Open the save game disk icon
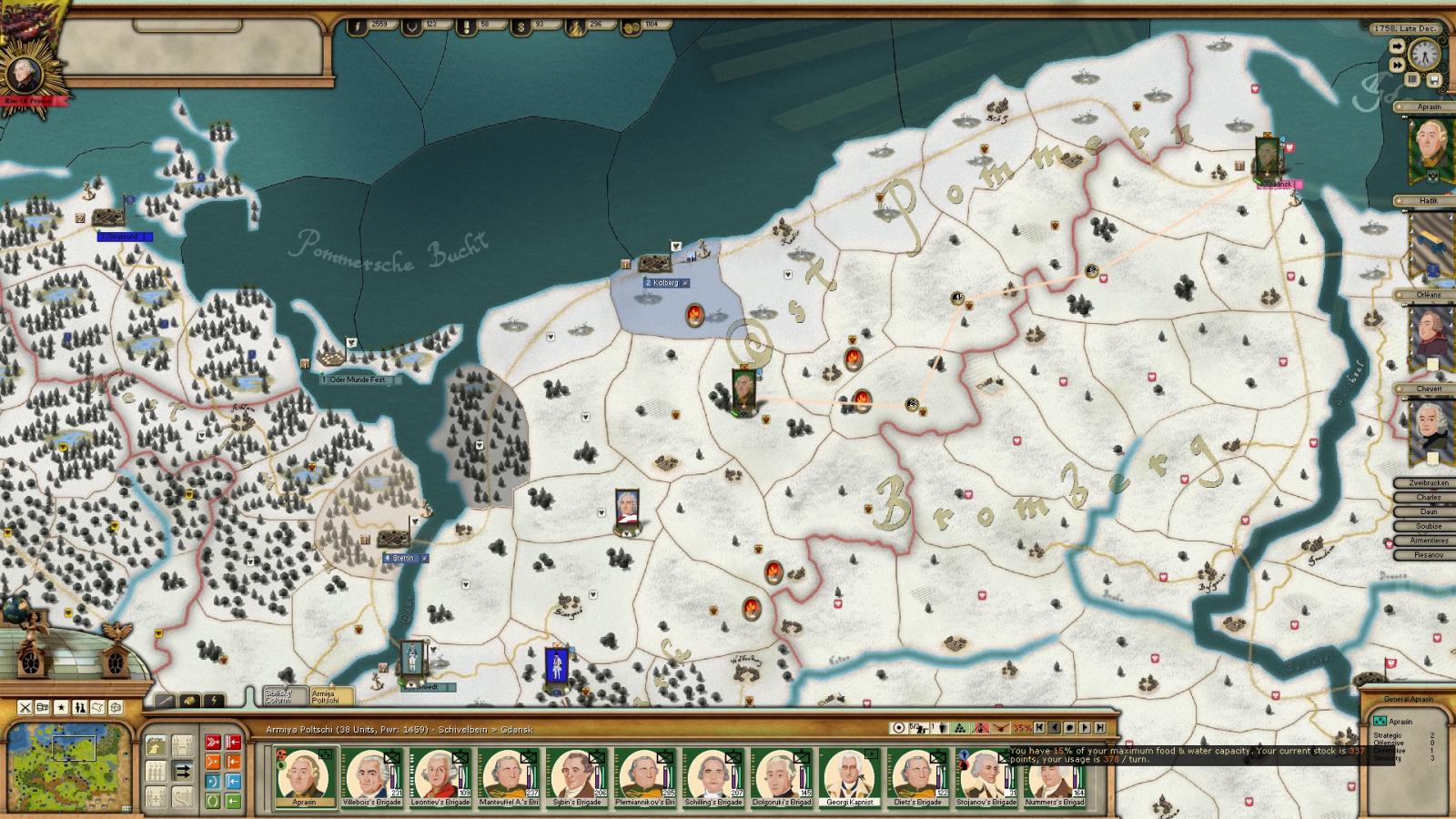Screen dimensions: 1456x819 [x=1434, y=80]
